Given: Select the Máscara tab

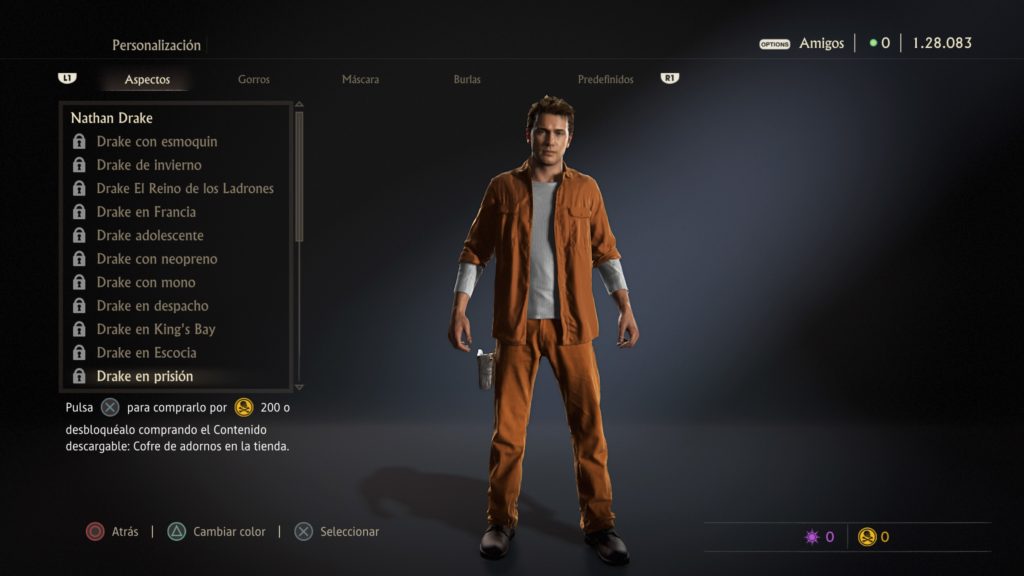Looking at the screenshot, I should point(360,79).
